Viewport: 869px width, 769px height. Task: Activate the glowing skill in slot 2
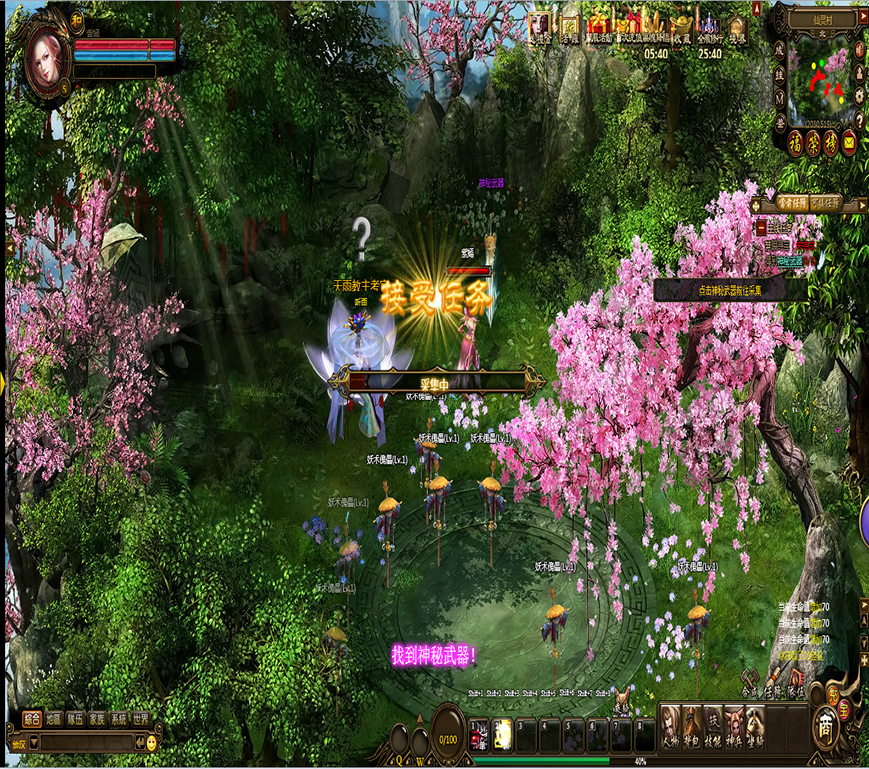tap(503, 735)
